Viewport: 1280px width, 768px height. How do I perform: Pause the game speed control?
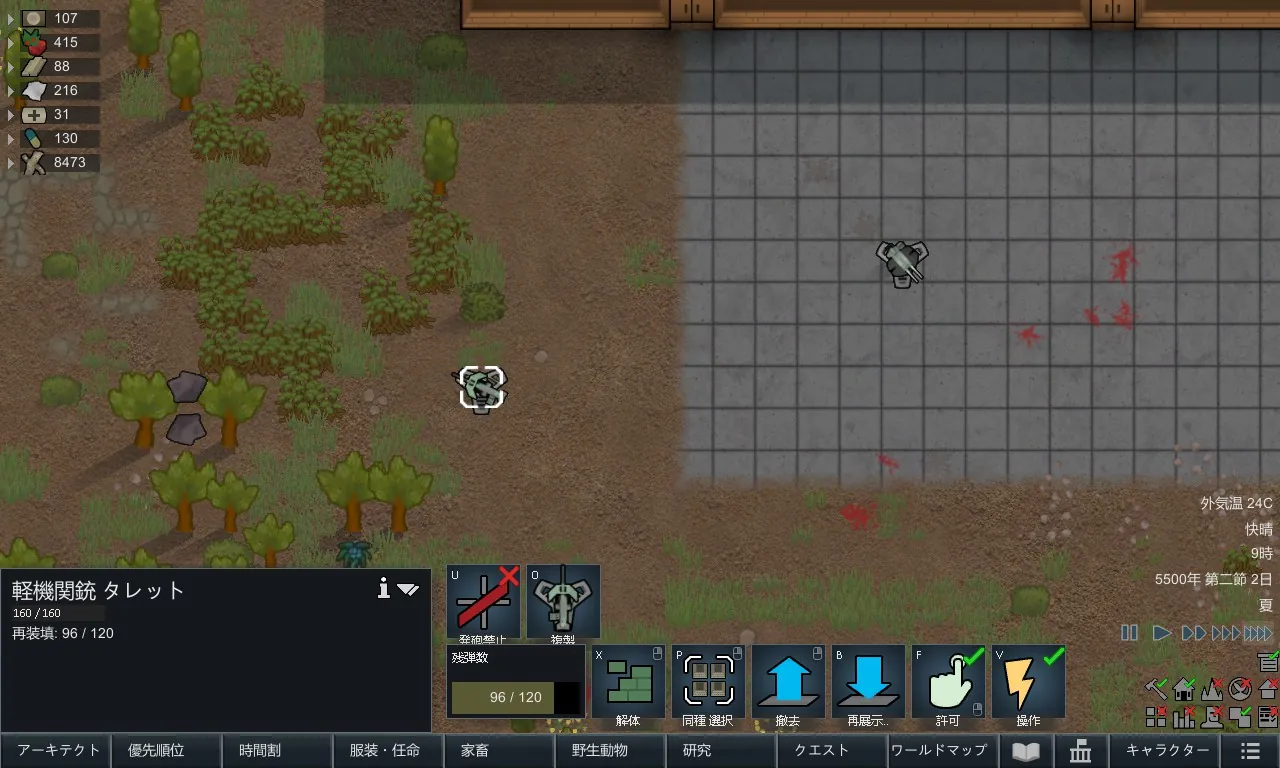pos(1130,633)
